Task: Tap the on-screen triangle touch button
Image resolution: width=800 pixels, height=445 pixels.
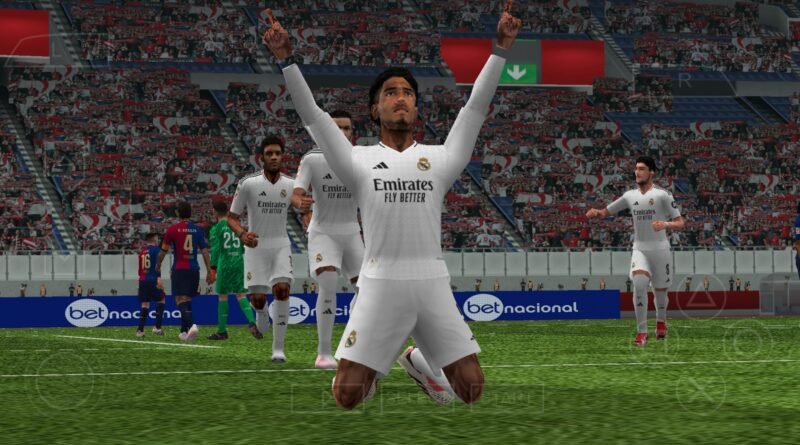Action: [x=699, y=297]
